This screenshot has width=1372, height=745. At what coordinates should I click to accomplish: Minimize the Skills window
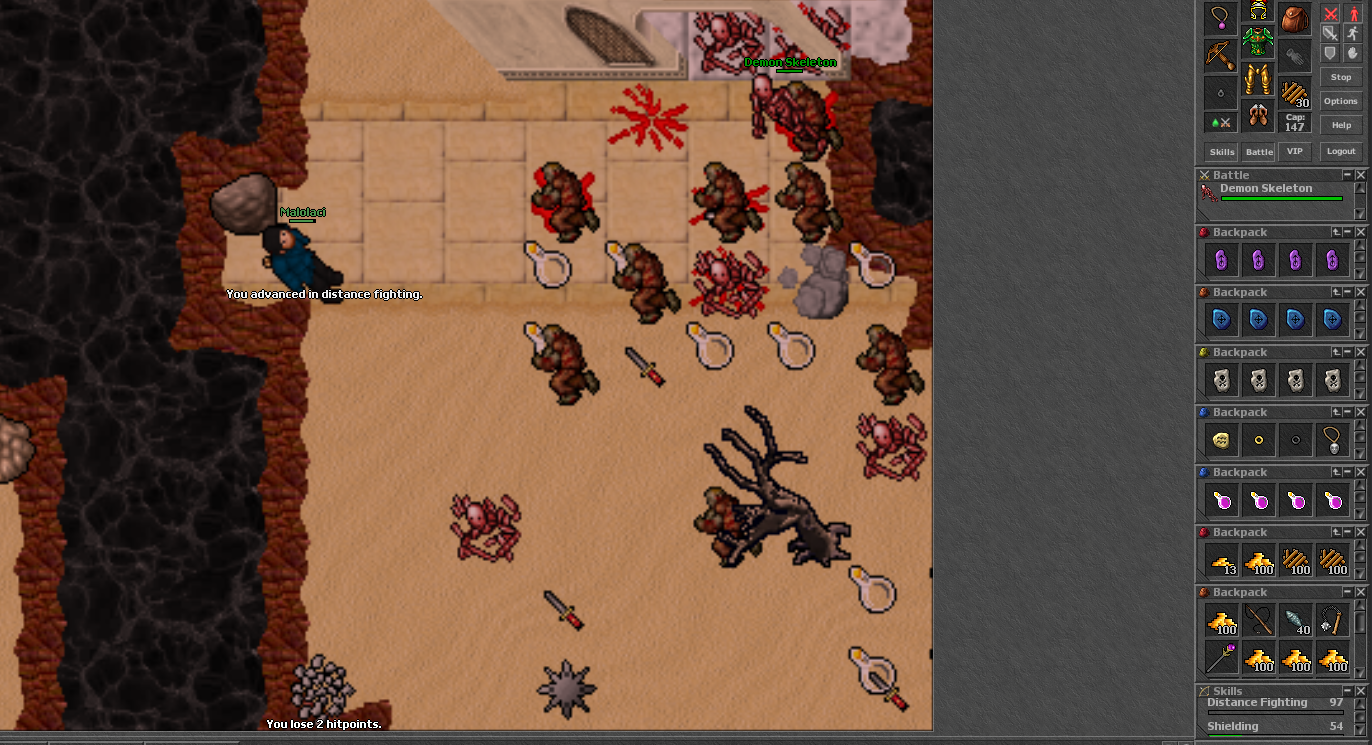tap(1347, 691)
